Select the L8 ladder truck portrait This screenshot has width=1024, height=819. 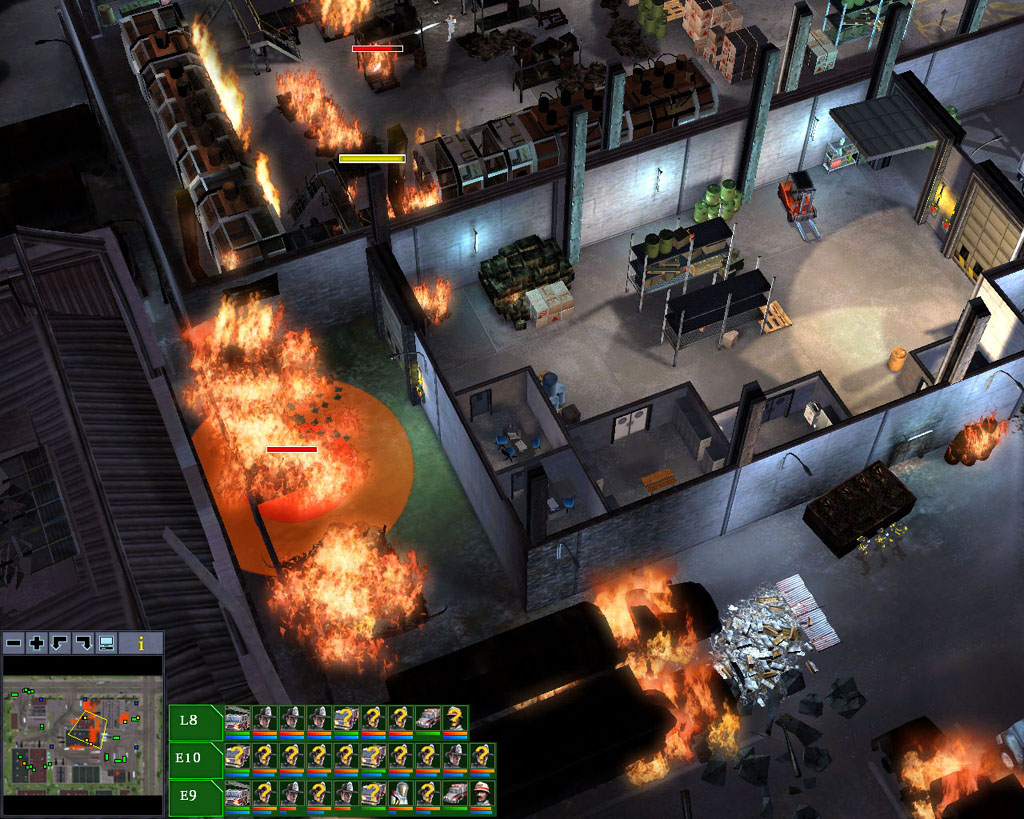point(237,720)
